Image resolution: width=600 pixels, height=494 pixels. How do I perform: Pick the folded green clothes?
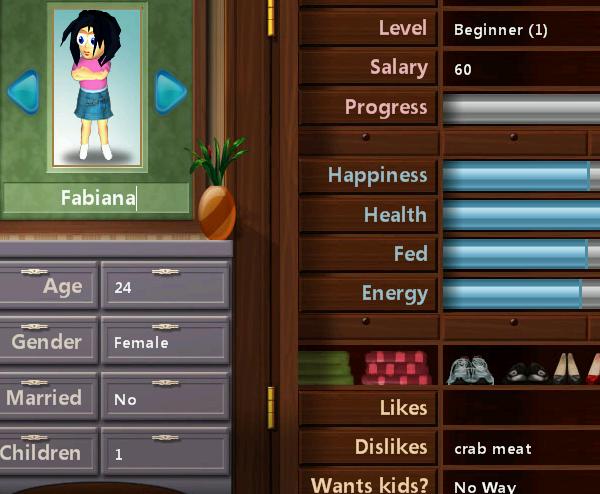(326, 367)
